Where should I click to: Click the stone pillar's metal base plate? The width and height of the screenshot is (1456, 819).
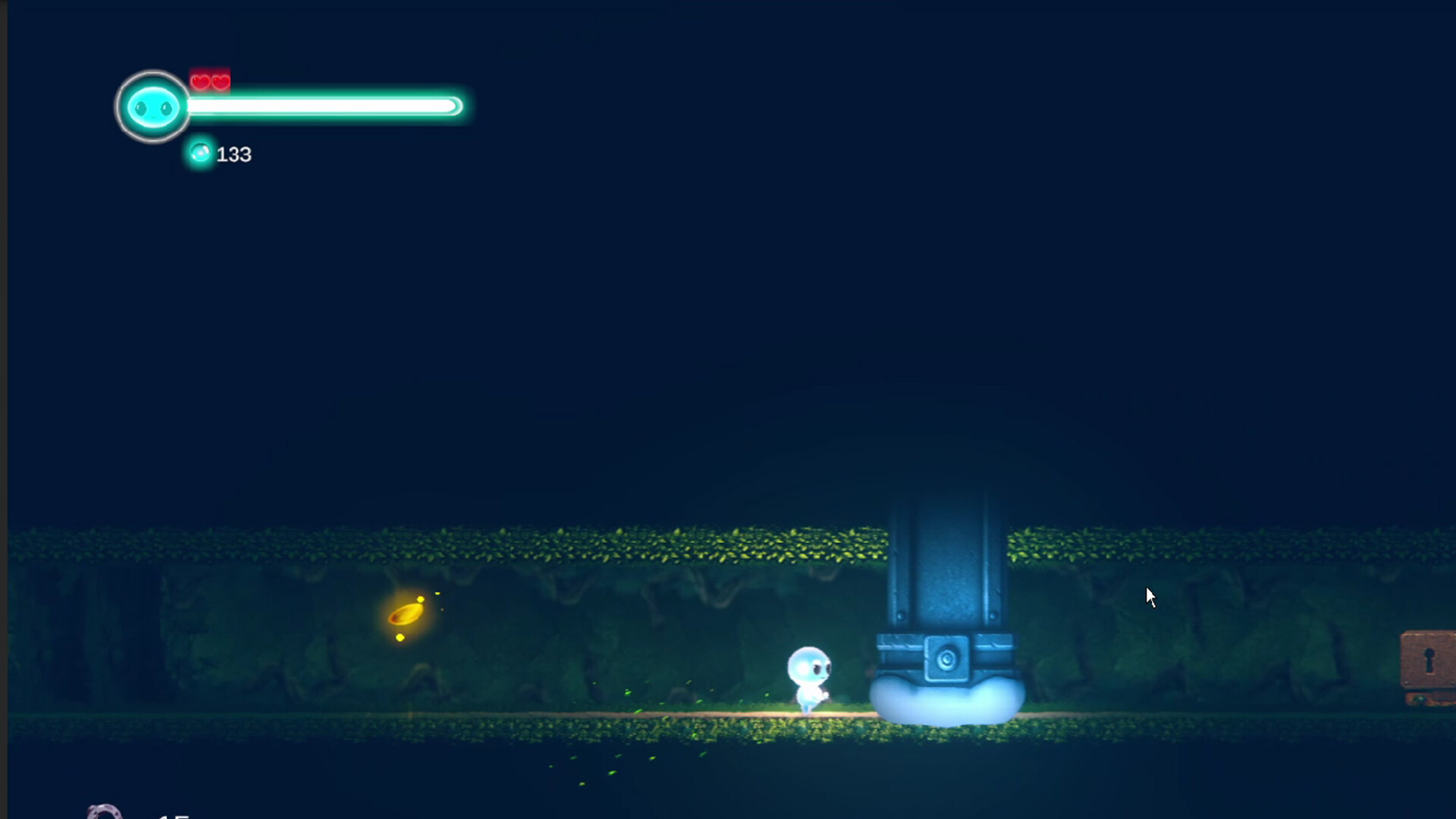tap(946, 660)
